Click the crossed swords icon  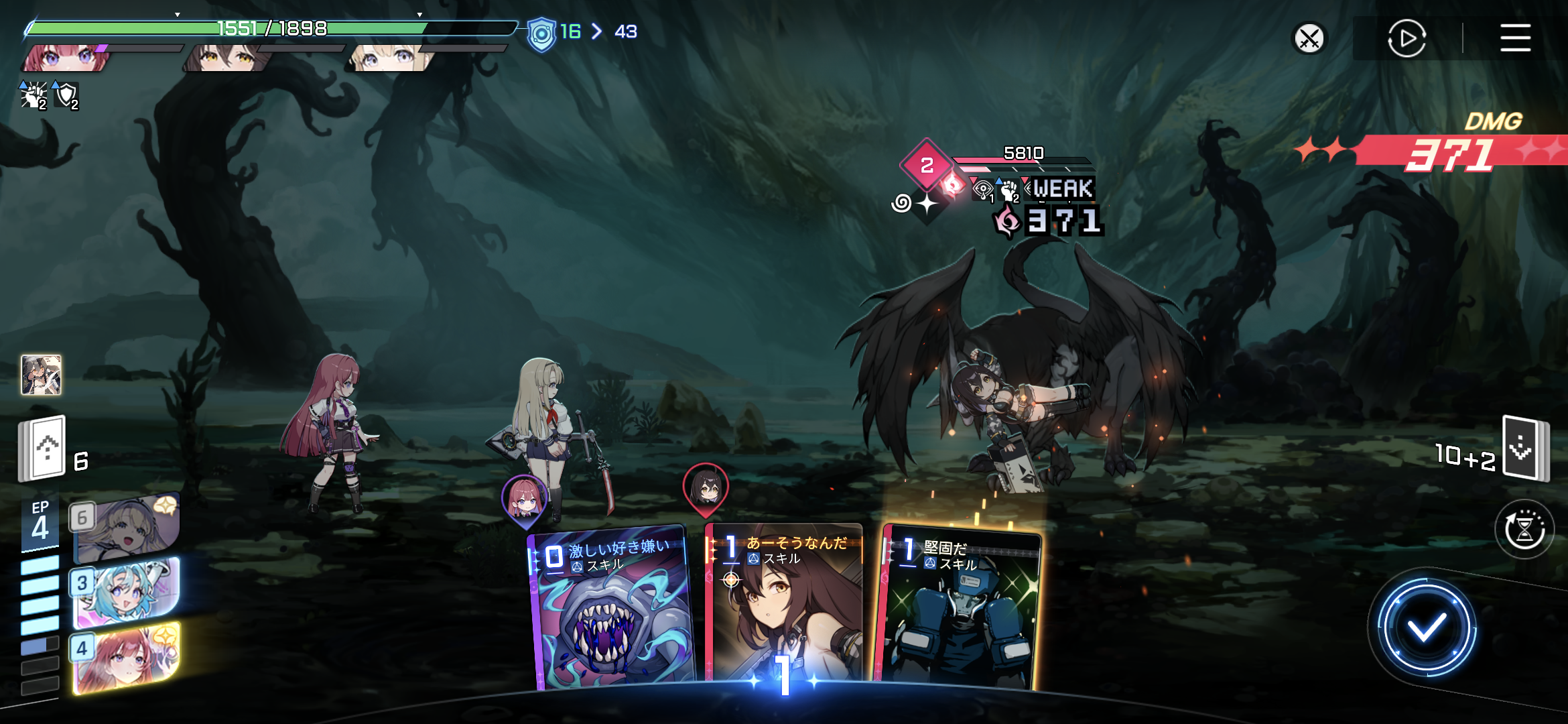(1309, 38)
